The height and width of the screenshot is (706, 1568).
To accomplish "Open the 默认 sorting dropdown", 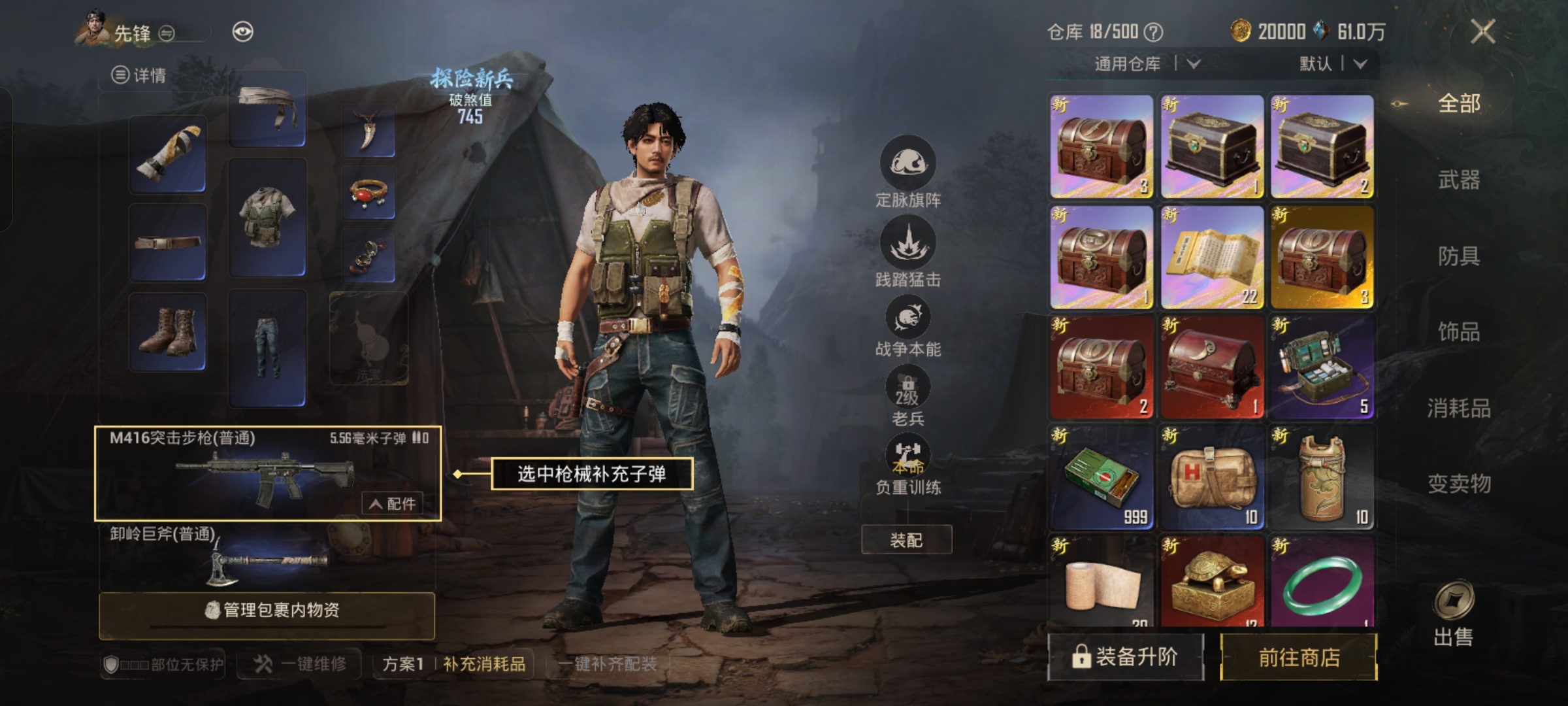I will click(1333, 64).
